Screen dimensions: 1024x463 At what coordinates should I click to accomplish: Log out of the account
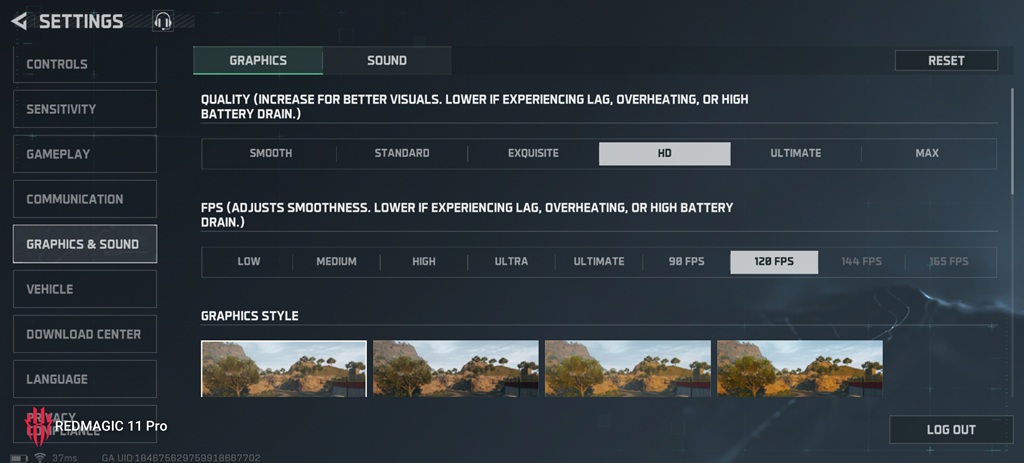[950, 429]
